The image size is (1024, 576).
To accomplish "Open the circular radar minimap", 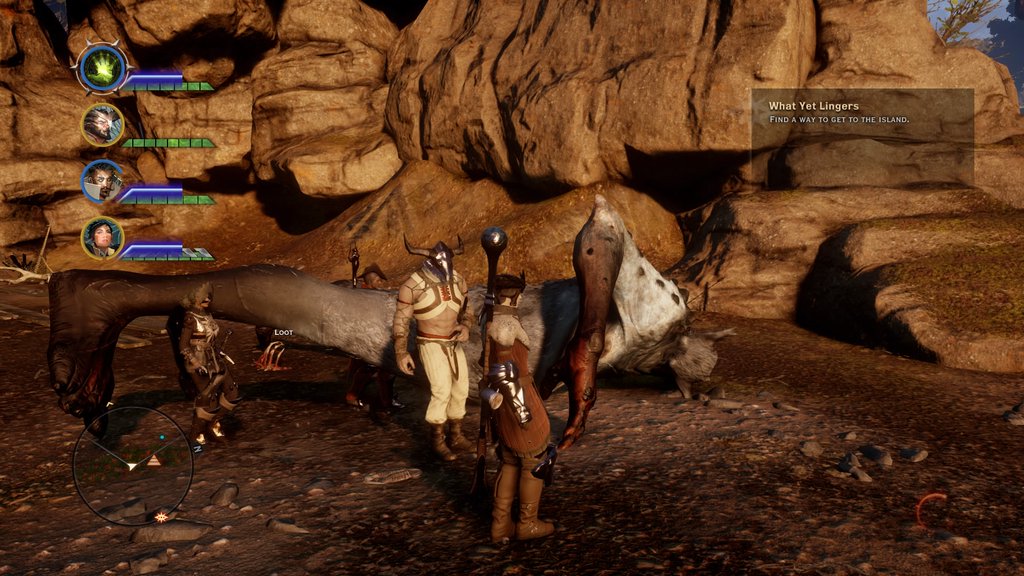I will click(133, 465).
